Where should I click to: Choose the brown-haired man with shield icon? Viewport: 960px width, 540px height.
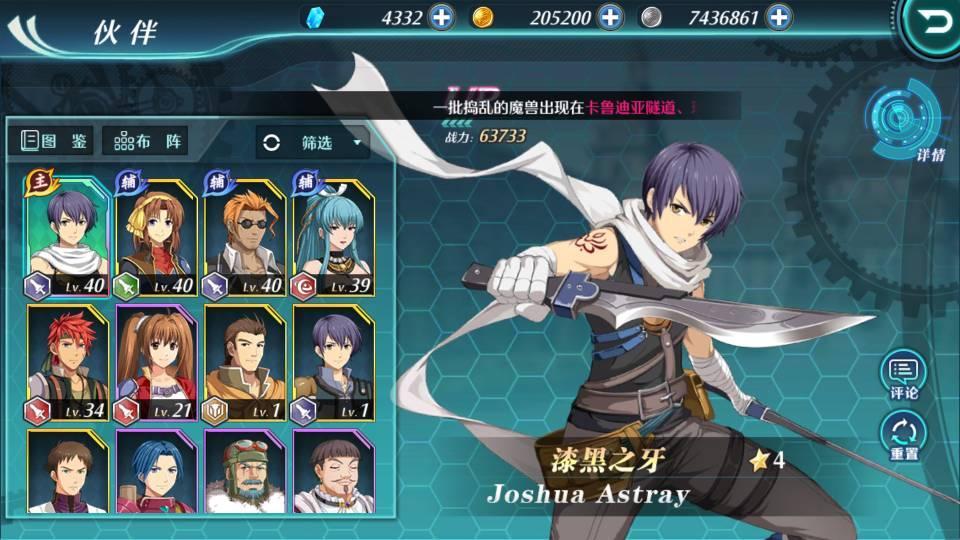[243, 364]
